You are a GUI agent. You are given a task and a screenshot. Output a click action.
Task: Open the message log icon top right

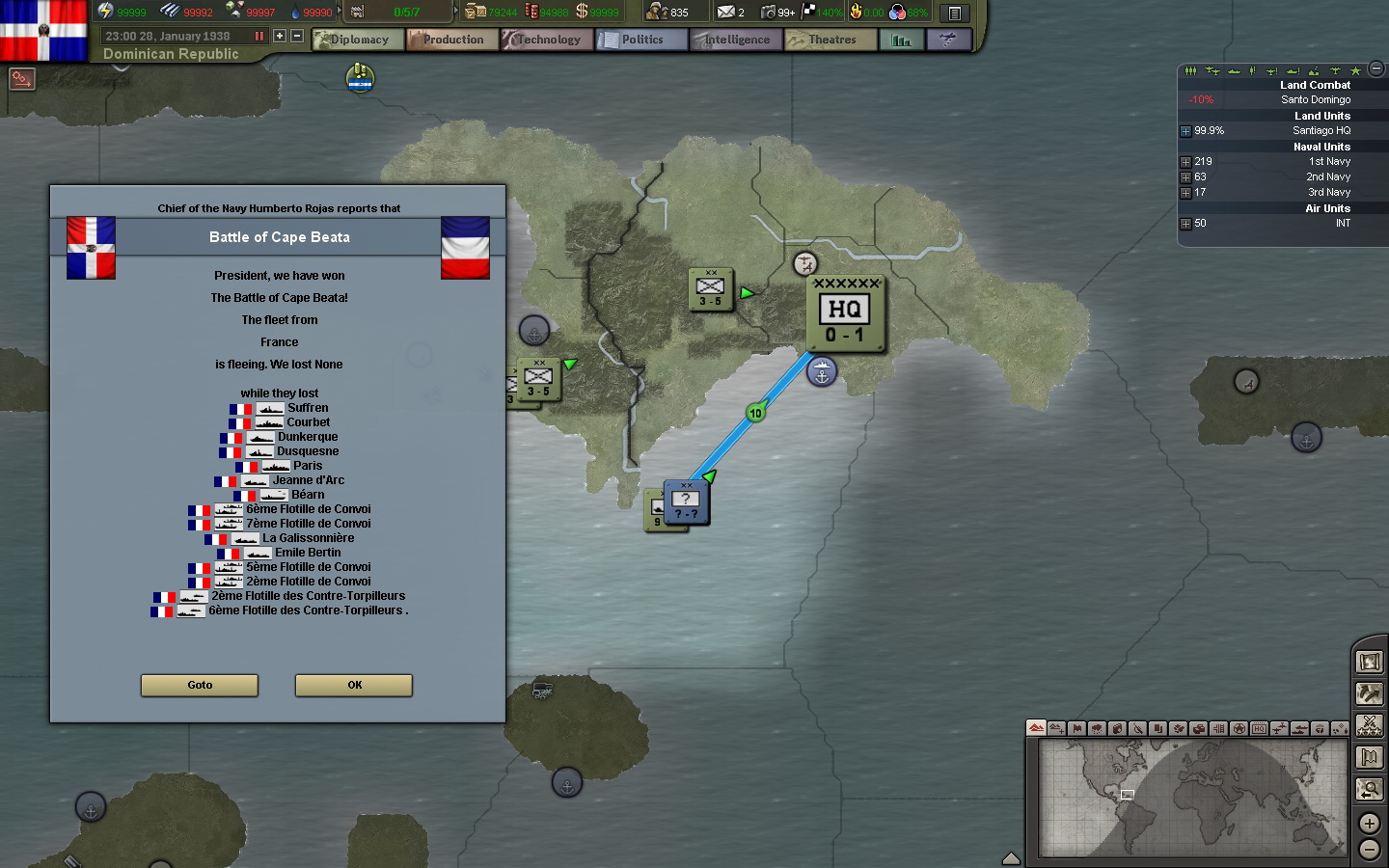coord(955,12)
